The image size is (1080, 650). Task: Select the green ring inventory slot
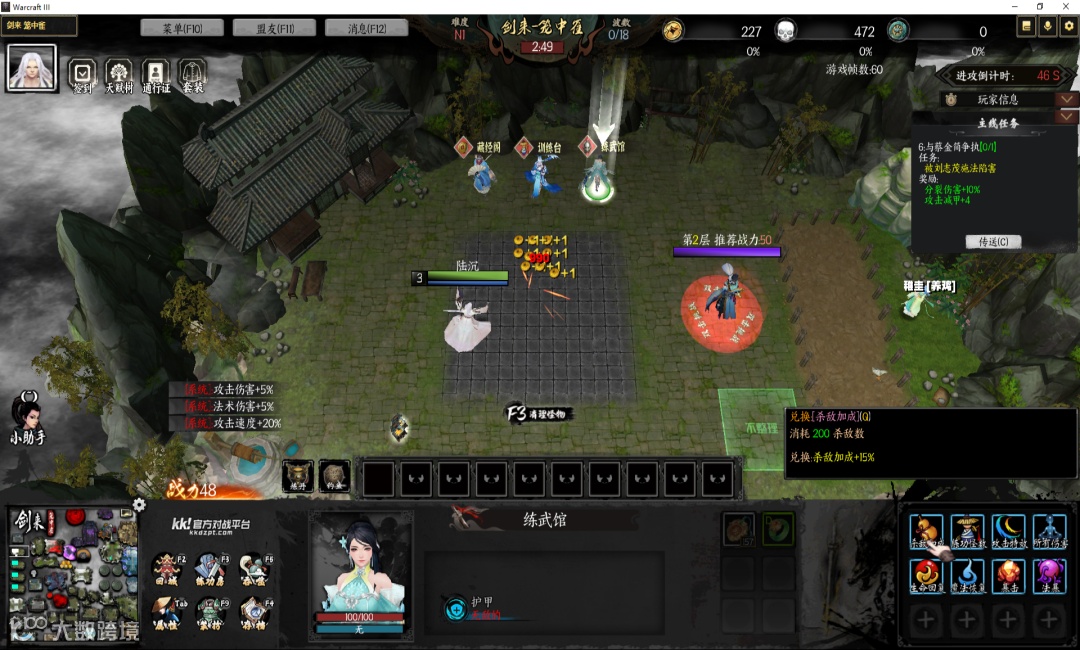pyautogui.click(x=778, y=529)
